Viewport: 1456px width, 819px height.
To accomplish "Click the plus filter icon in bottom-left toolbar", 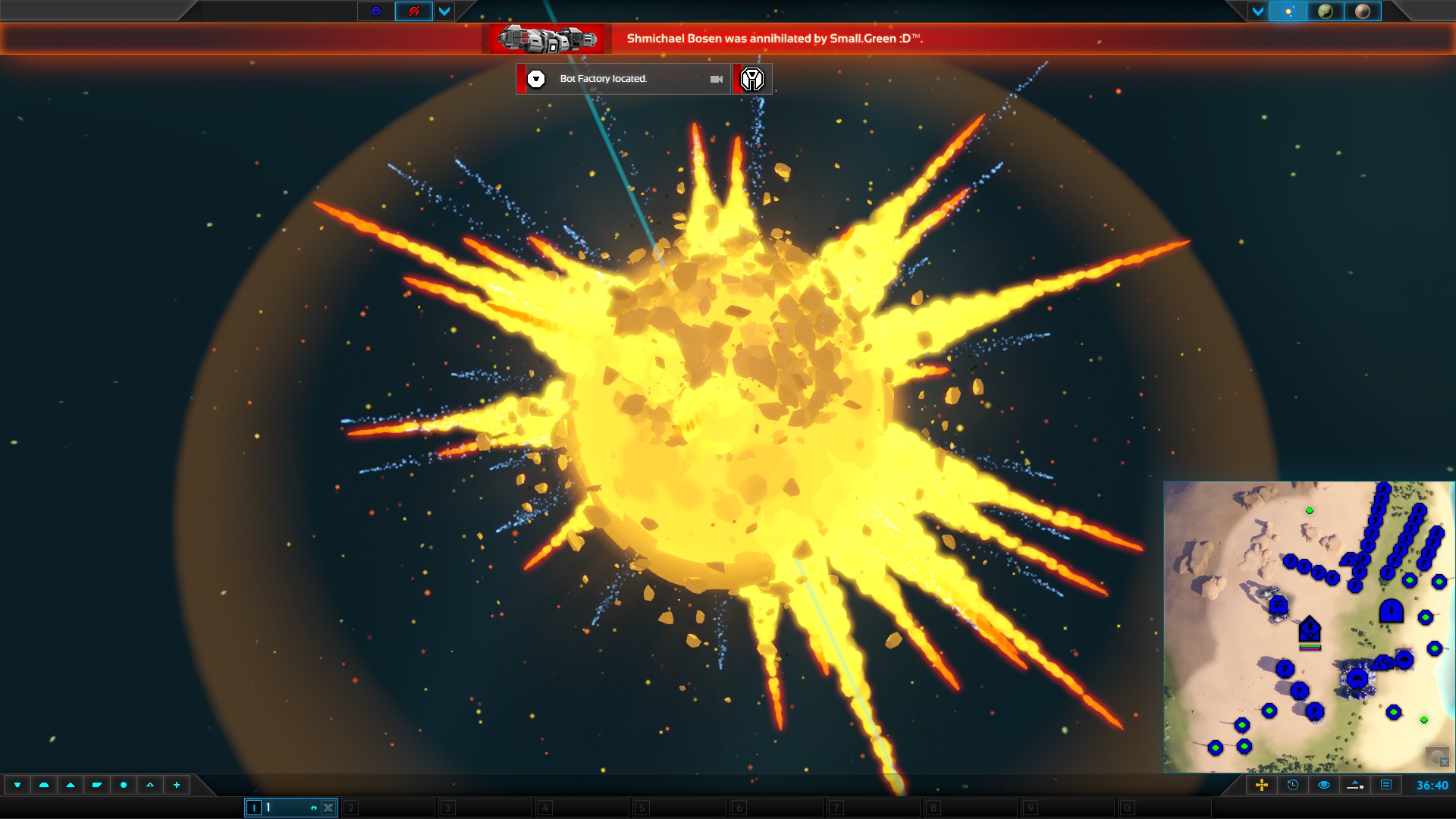I will point(176,786).
